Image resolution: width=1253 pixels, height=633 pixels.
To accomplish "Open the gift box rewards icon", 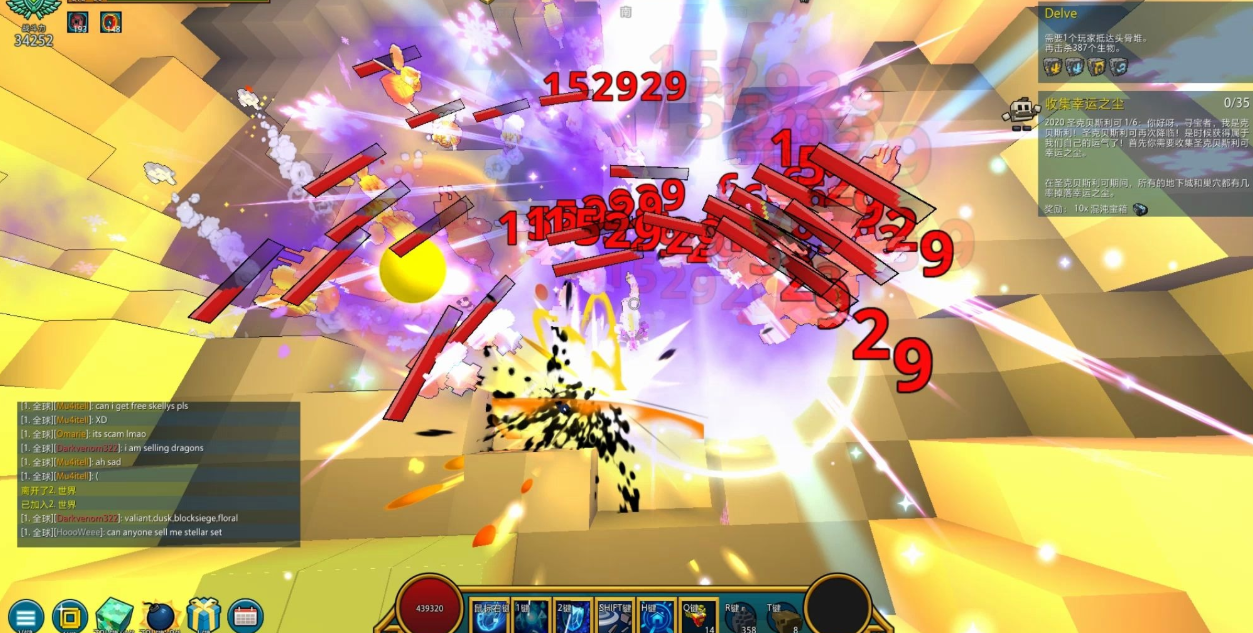I will 203,616.
